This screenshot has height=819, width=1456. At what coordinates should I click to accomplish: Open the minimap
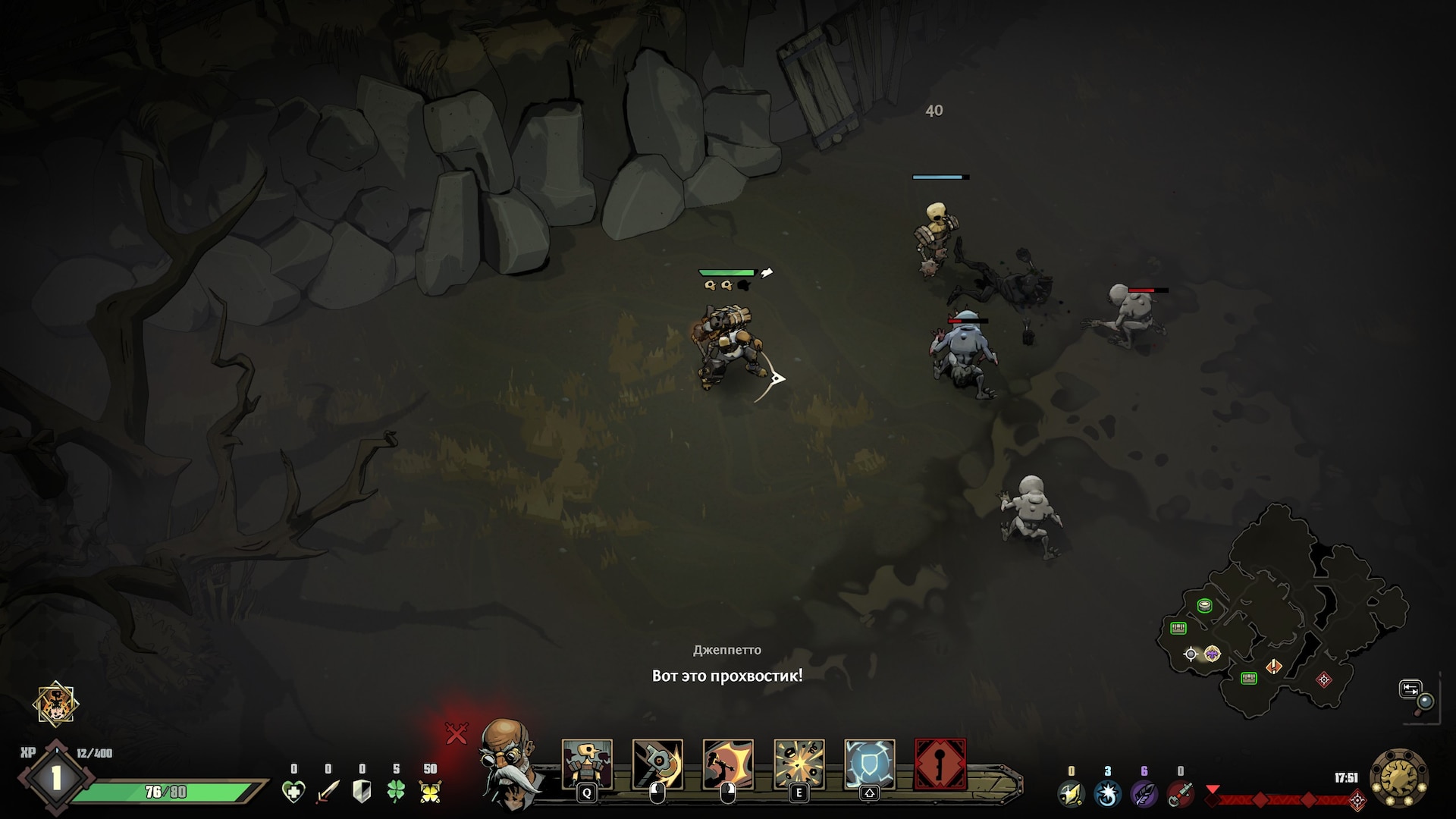pos(1282,614)
